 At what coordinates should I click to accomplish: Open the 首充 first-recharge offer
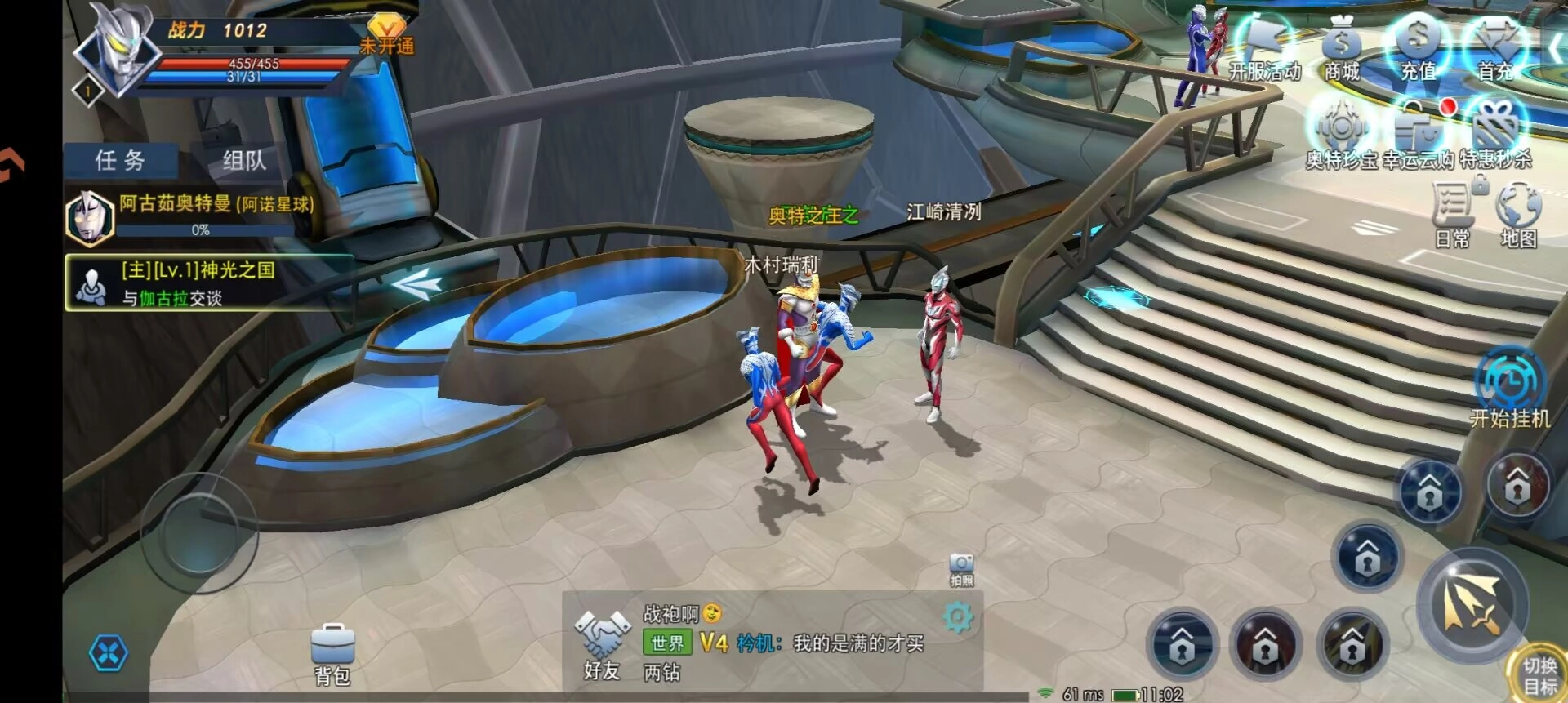click(x=1496, y=49)
